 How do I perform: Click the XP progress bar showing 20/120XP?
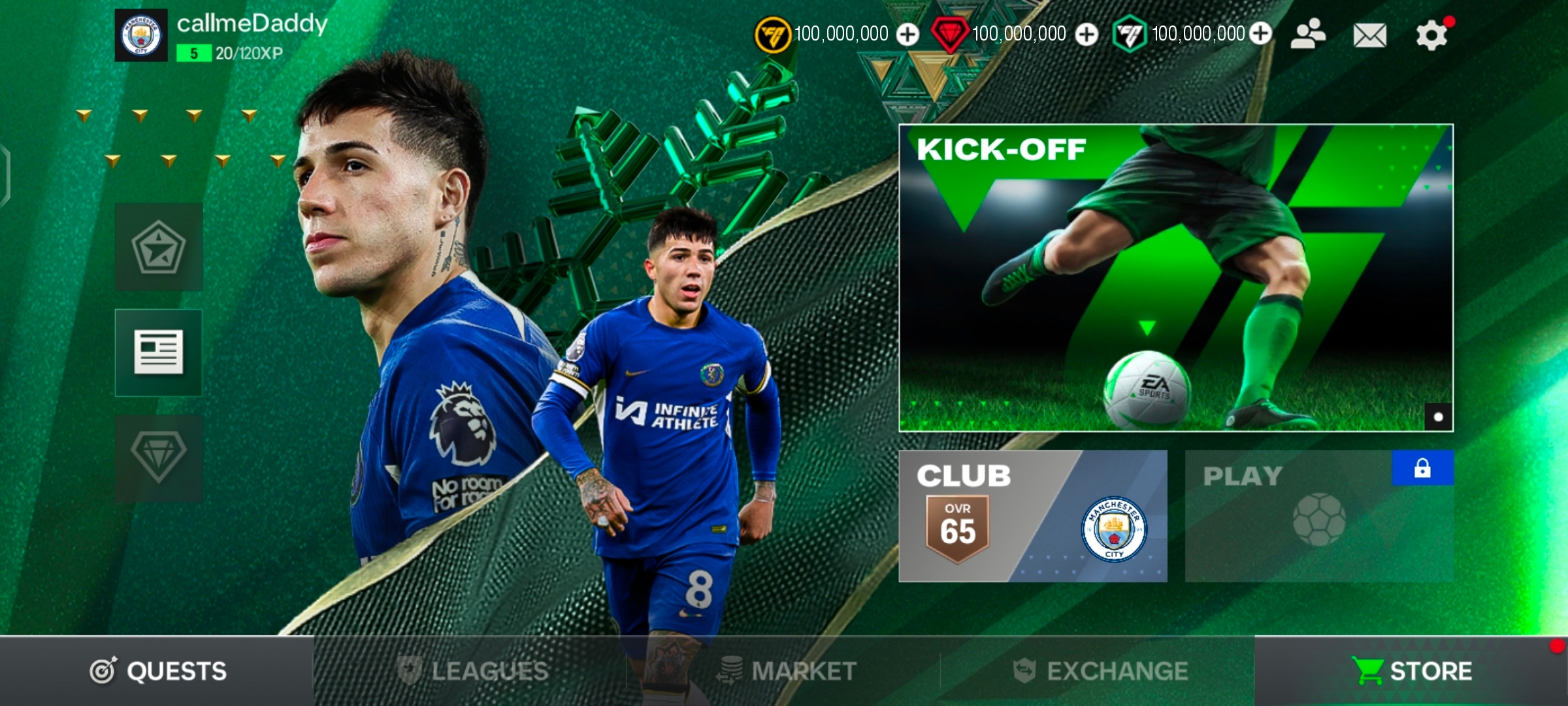(229, 55)
